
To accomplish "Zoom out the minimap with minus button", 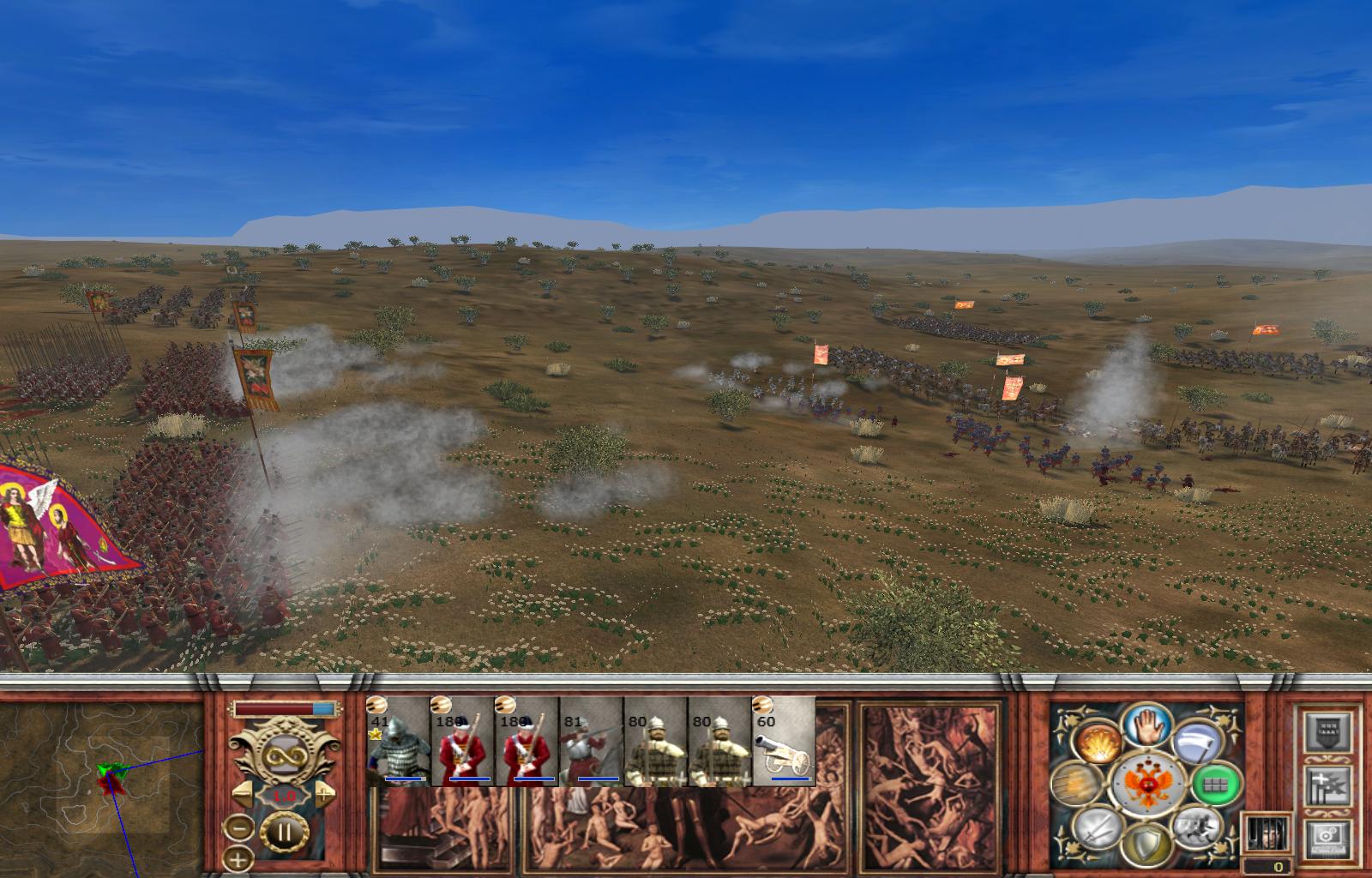I will (239, 828).
